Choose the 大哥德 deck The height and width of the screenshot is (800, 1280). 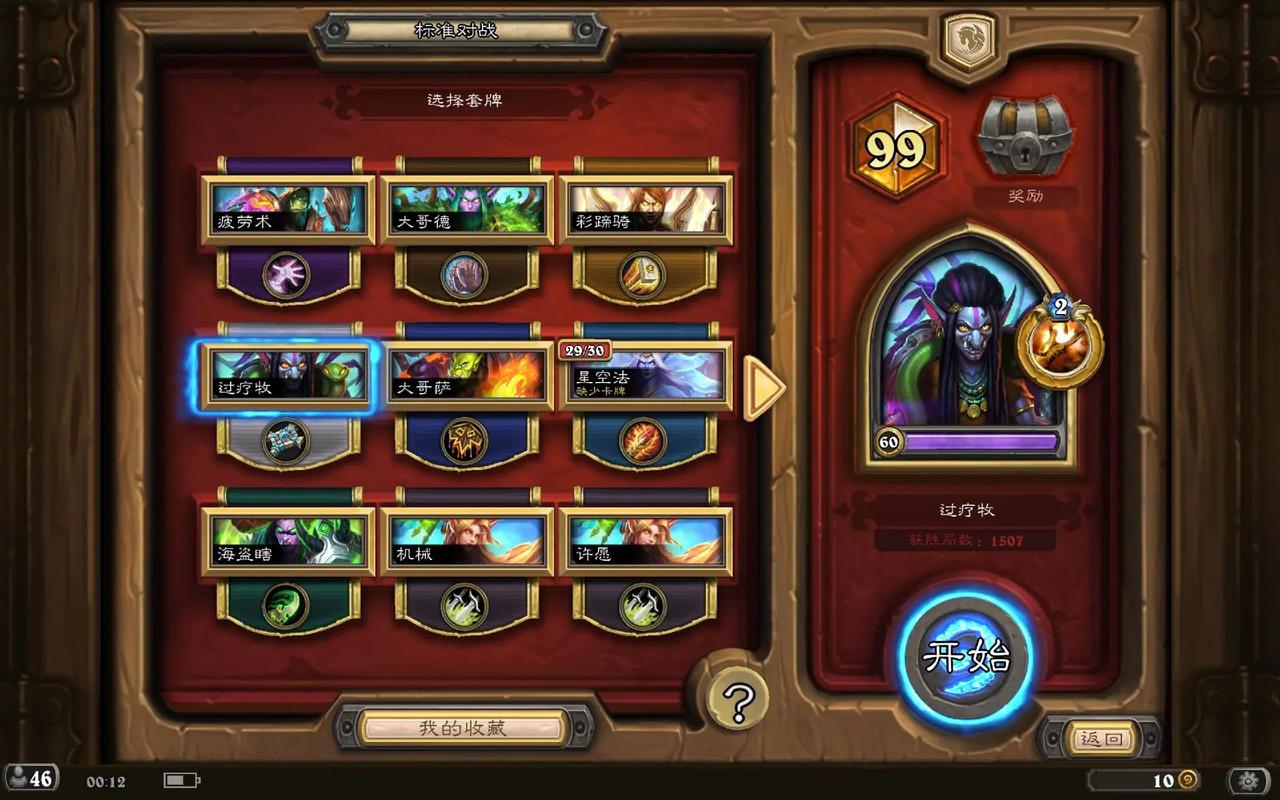click(466, 210)
